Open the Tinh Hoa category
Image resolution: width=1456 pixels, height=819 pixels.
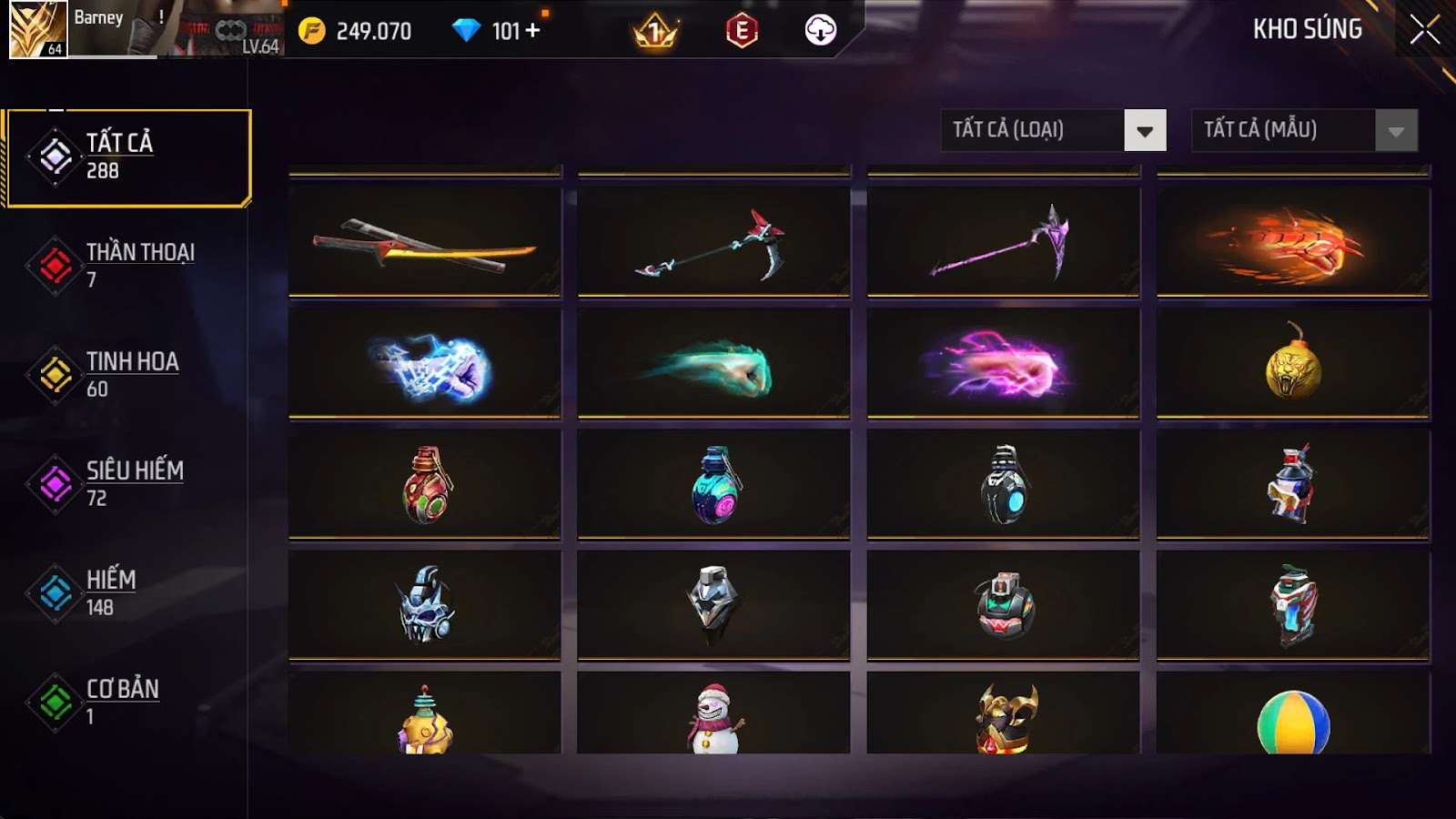[127, 375]
